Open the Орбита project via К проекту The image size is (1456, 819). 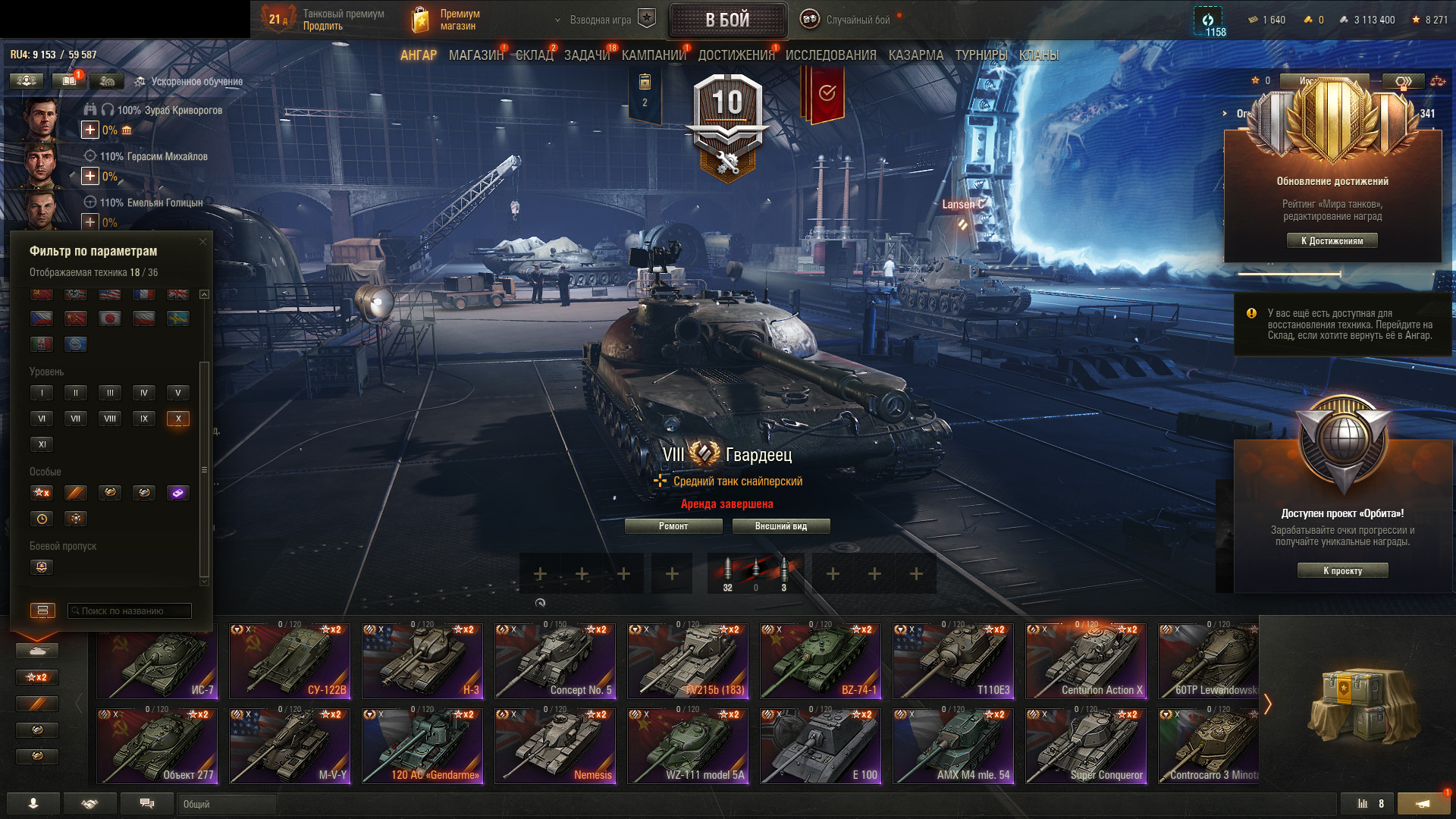[x=1342, y=571]
